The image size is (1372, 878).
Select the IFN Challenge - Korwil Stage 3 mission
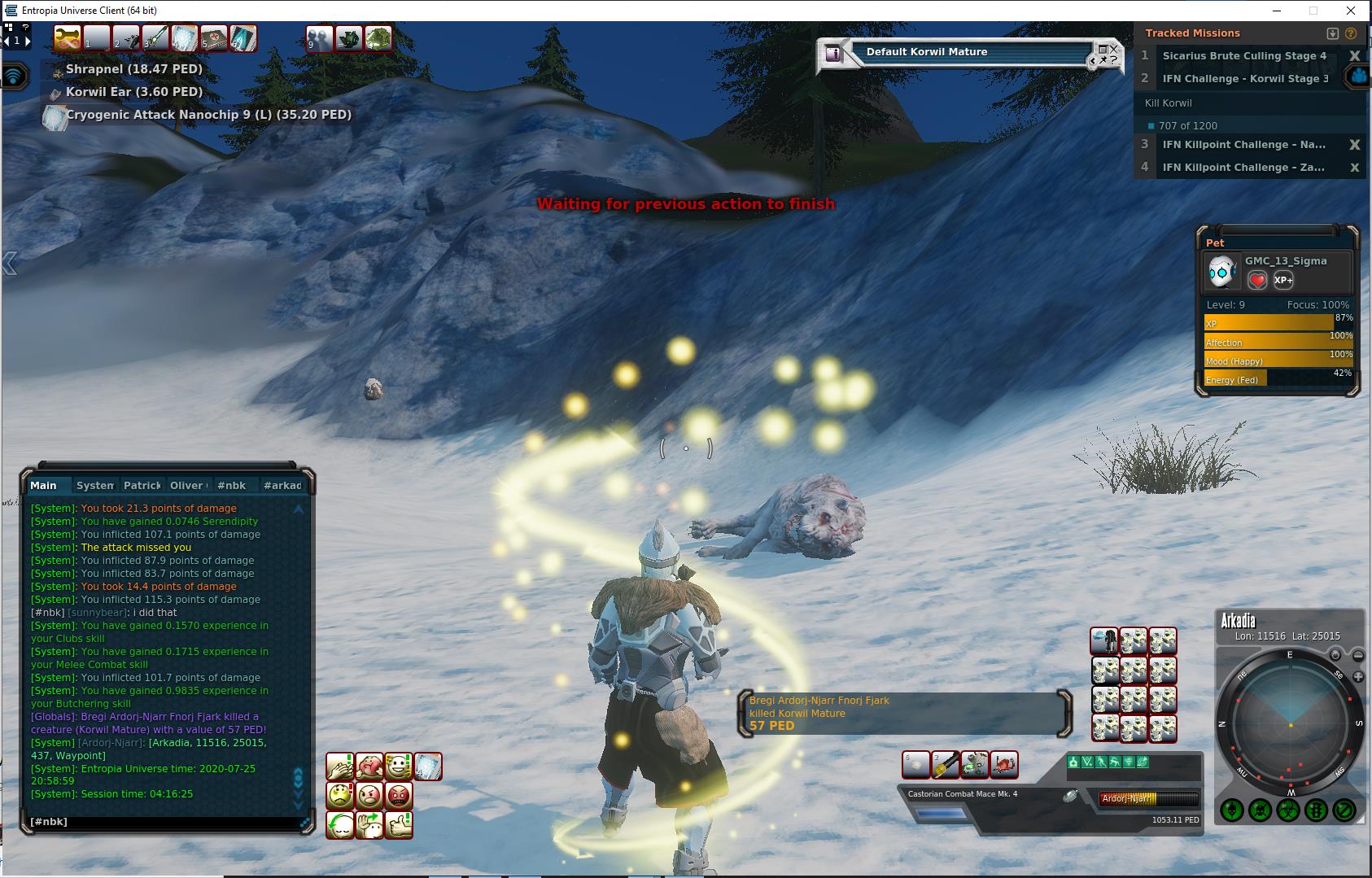(1245, 79)
